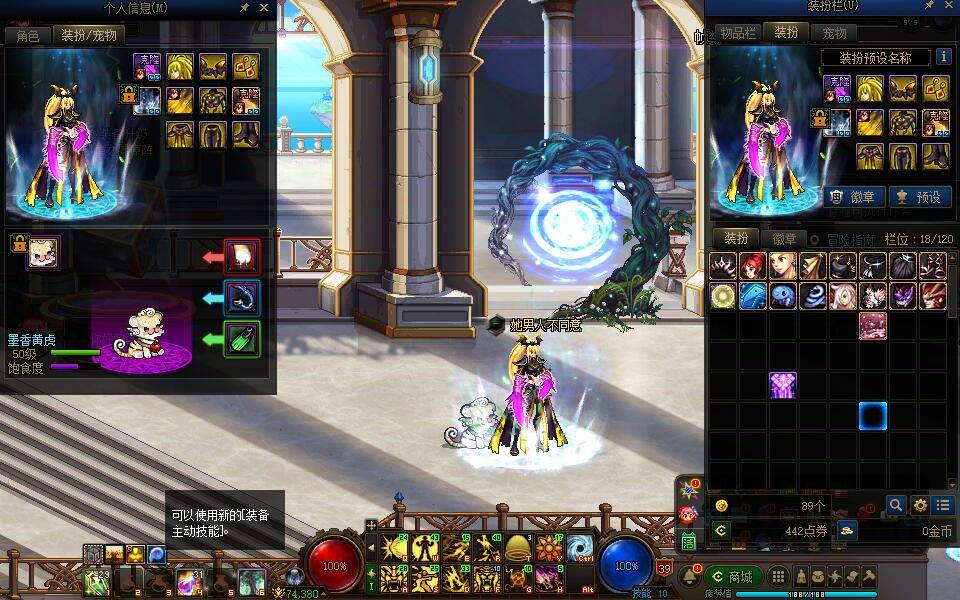960x600 pixels.
Task: Select the golden ring avatar item
Action: point(723,296)
